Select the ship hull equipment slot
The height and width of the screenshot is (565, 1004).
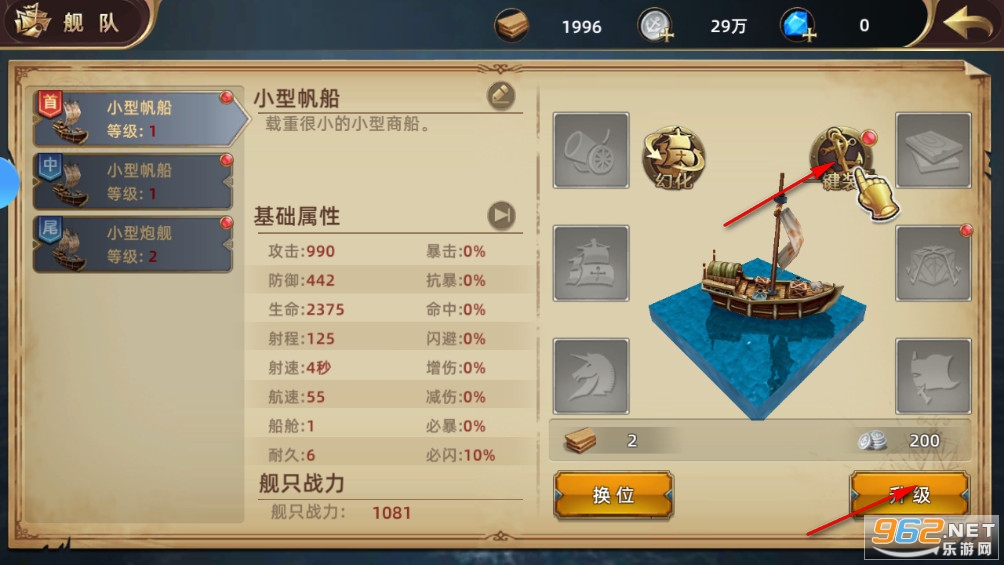(x=591, y=263)
